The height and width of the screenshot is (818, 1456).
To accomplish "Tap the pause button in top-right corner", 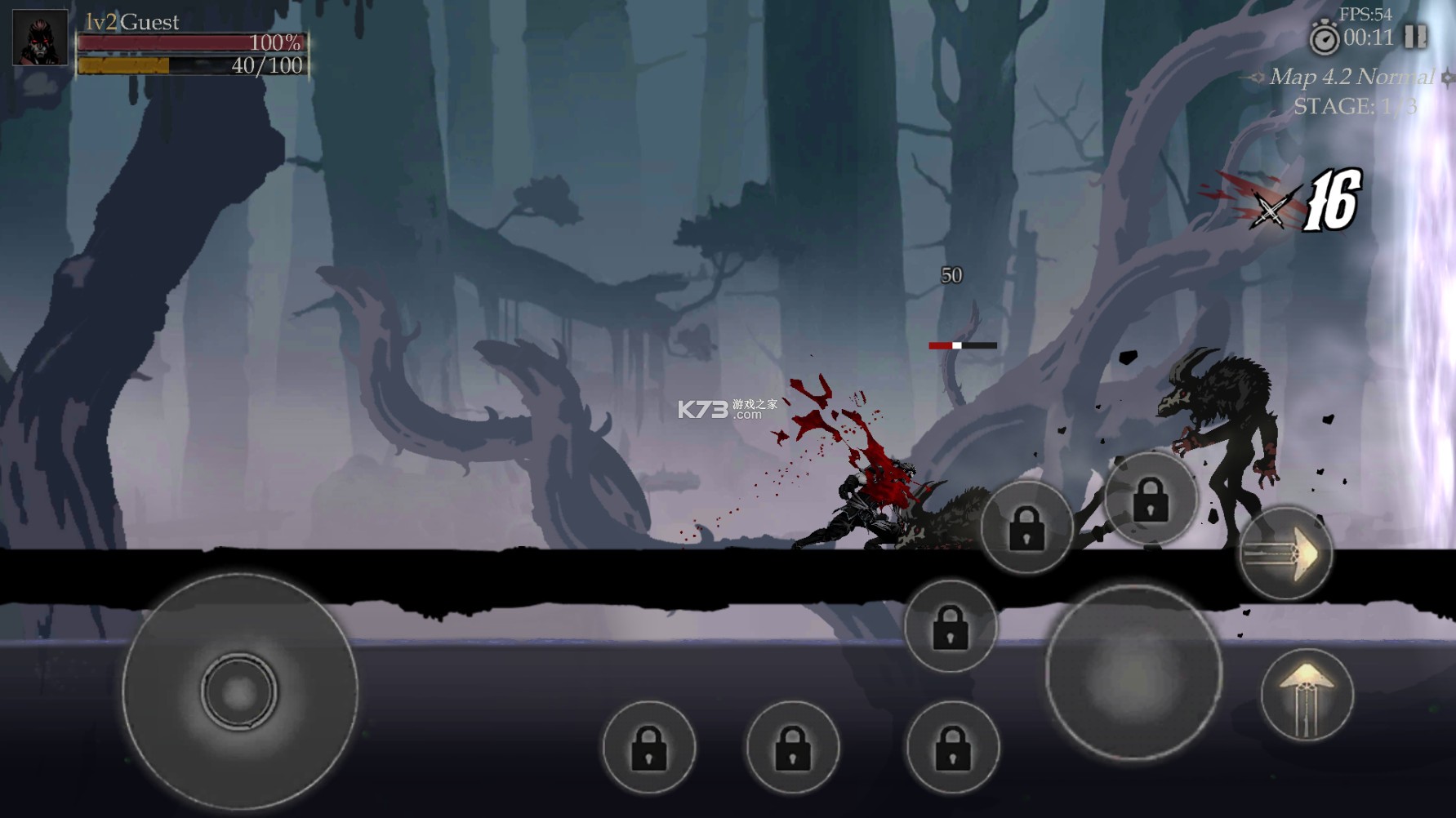I will coord(1417,37).
